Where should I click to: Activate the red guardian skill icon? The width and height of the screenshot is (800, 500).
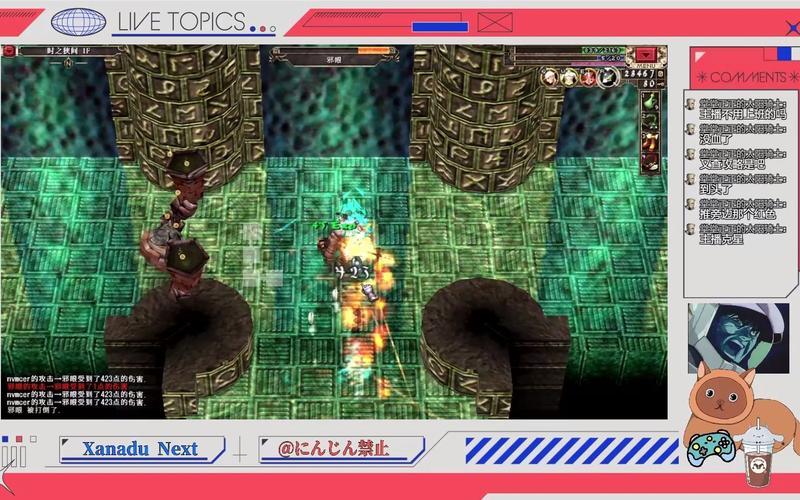[x=588, y=76]
